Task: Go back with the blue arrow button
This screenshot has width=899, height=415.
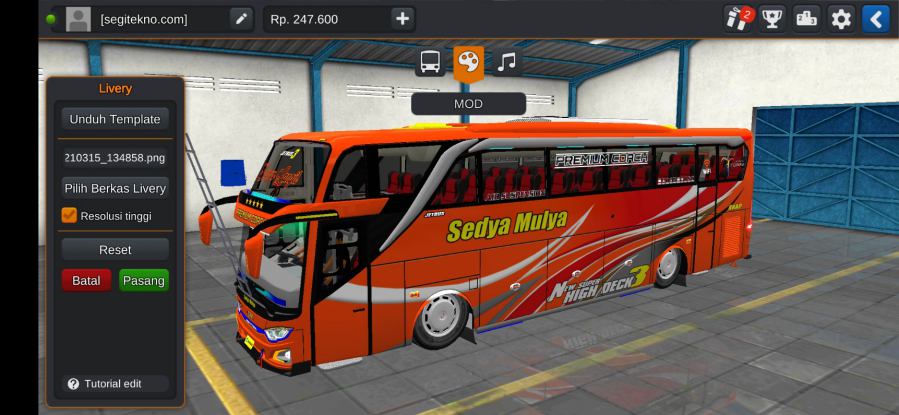Action: pyautogui.click(x=875, y=19)
